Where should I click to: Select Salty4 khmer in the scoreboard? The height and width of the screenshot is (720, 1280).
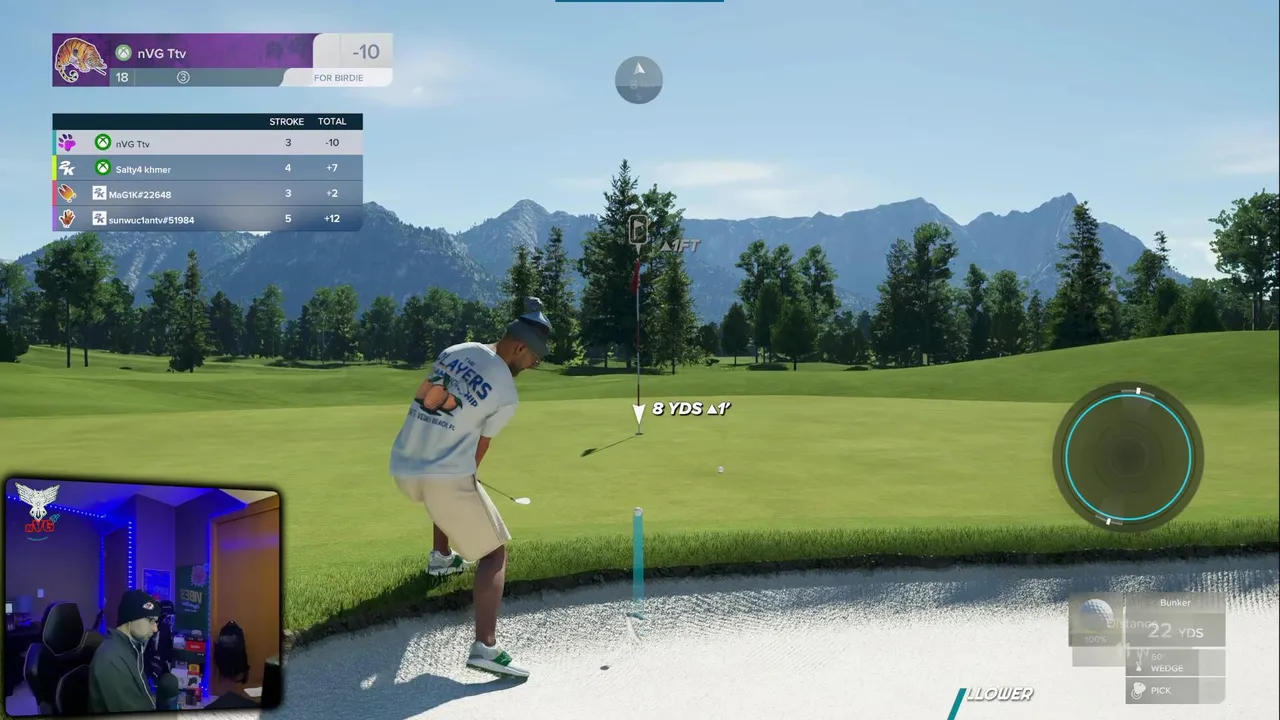pos(207,169)
